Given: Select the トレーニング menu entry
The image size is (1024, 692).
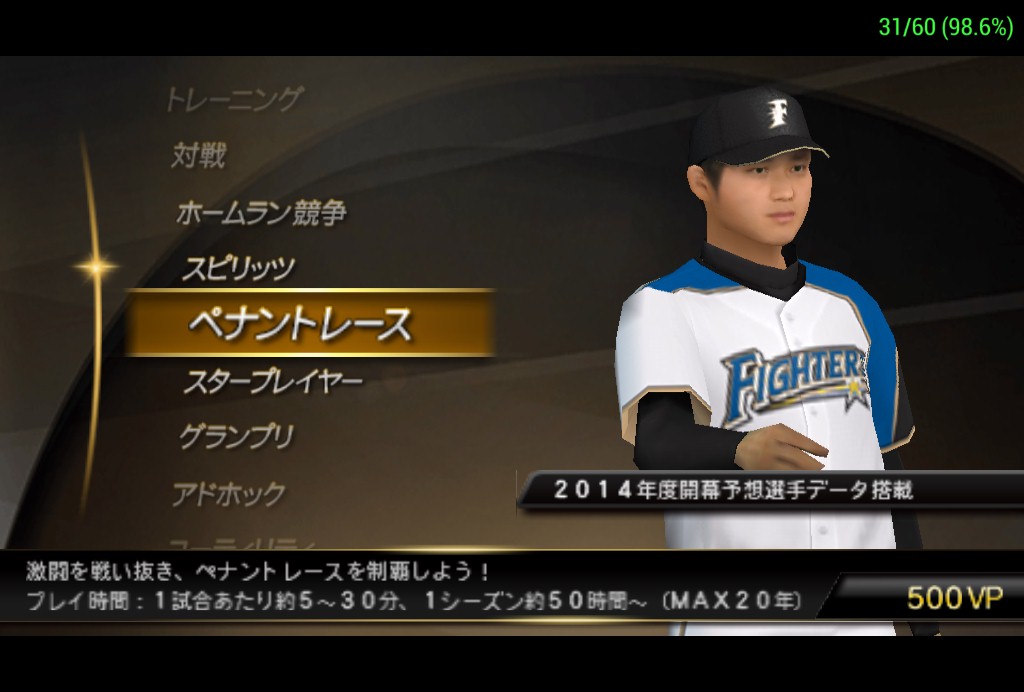Looking at the screenshot, I should [x=233, y=99].
